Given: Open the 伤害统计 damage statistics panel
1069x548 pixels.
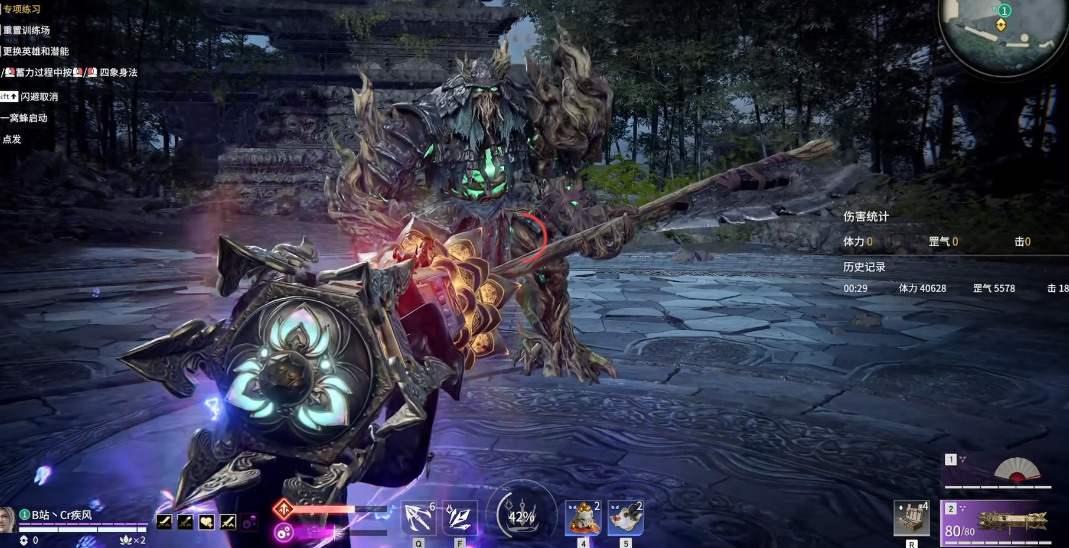Looking at the screenshot, I should coord(866,216).
